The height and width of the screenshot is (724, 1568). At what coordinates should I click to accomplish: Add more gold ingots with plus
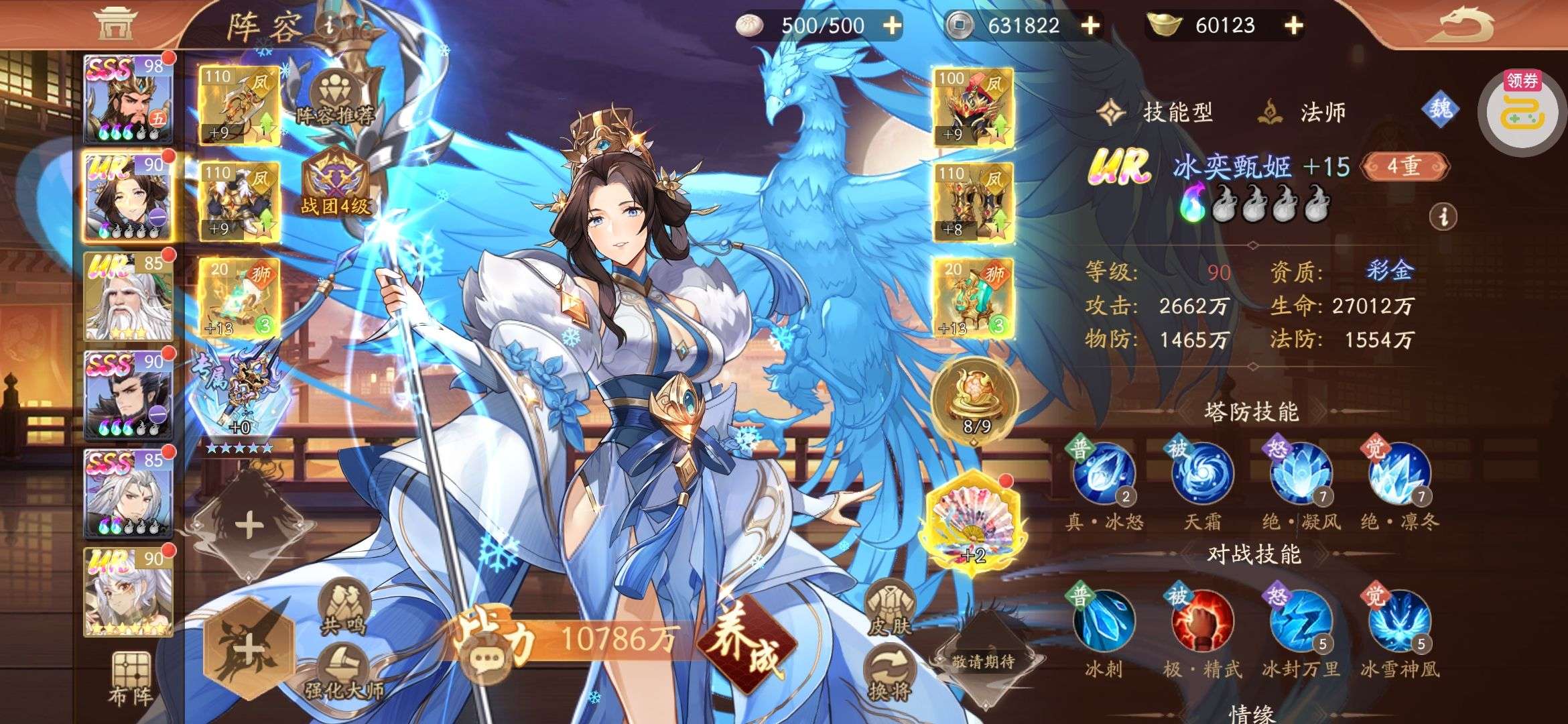[x=1294, y=25]
